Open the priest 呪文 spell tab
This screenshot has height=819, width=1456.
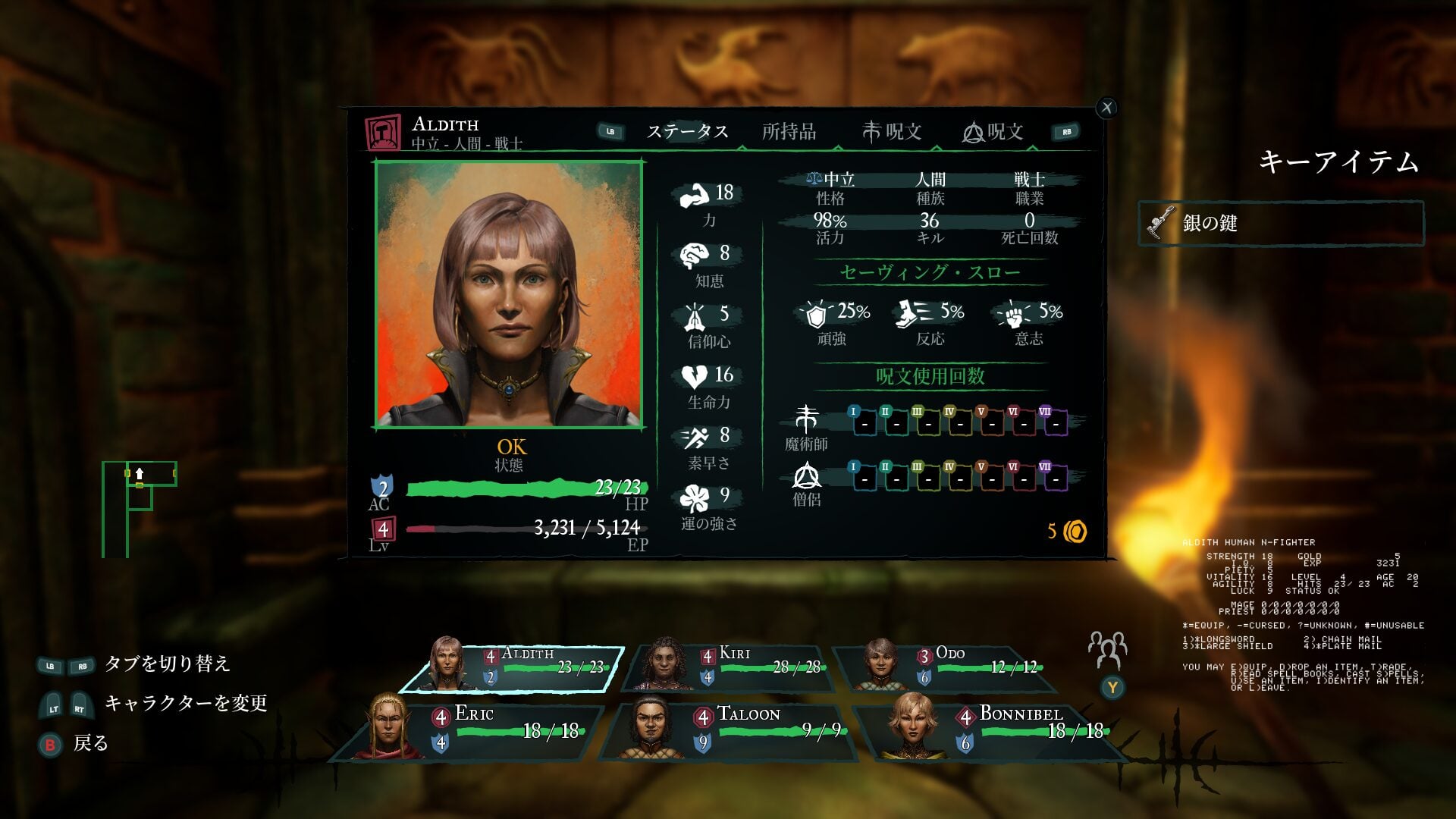pyautogui.click(x=993, y=132)
